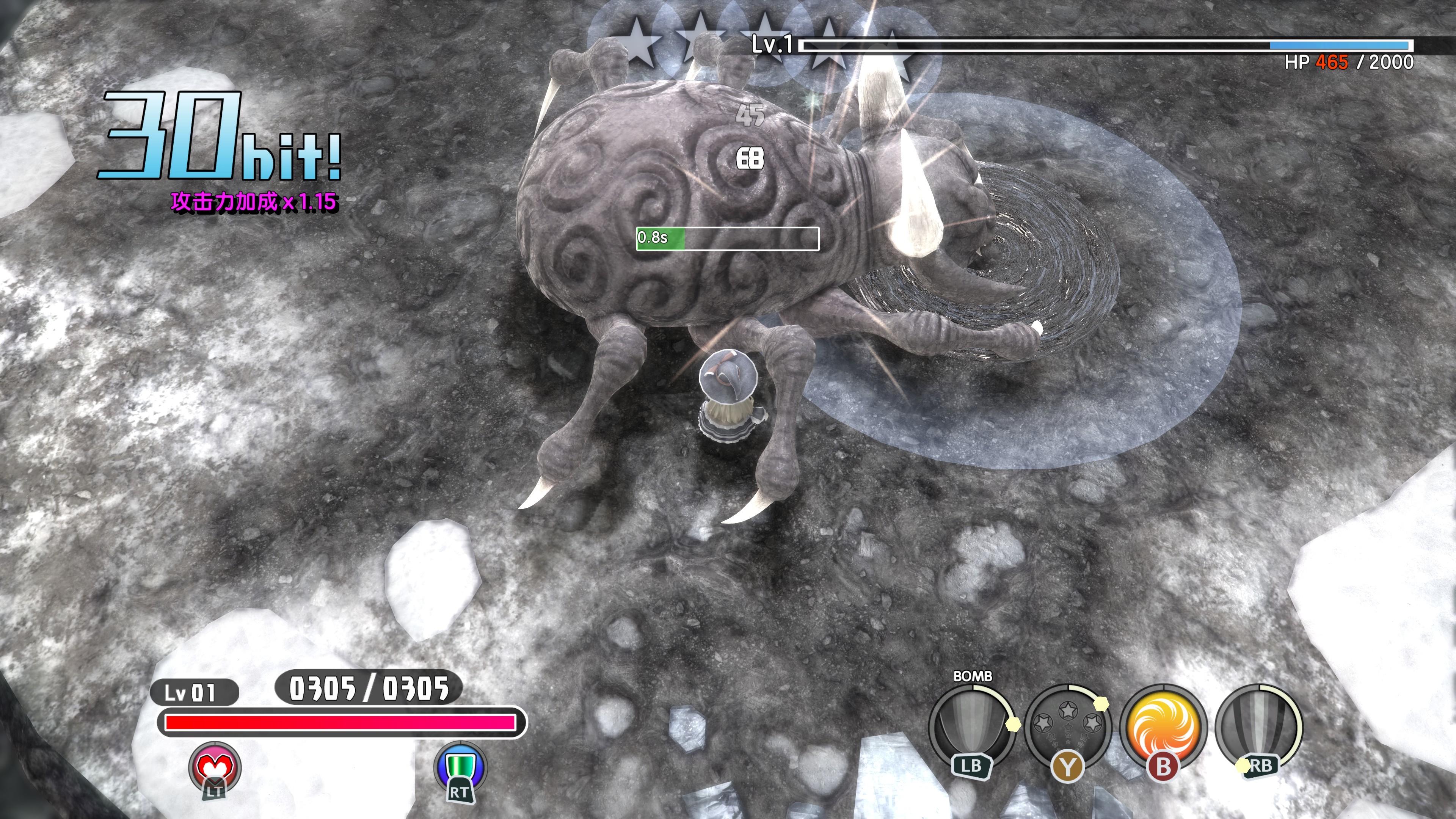
Task: Trigger the gray striped skill on the far right
Action: [x=1258, y=726]
